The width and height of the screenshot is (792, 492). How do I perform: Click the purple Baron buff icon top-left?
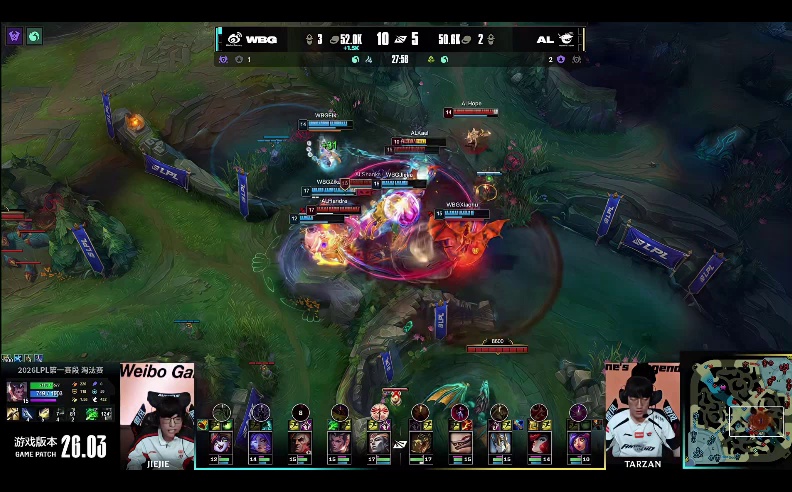14,36
